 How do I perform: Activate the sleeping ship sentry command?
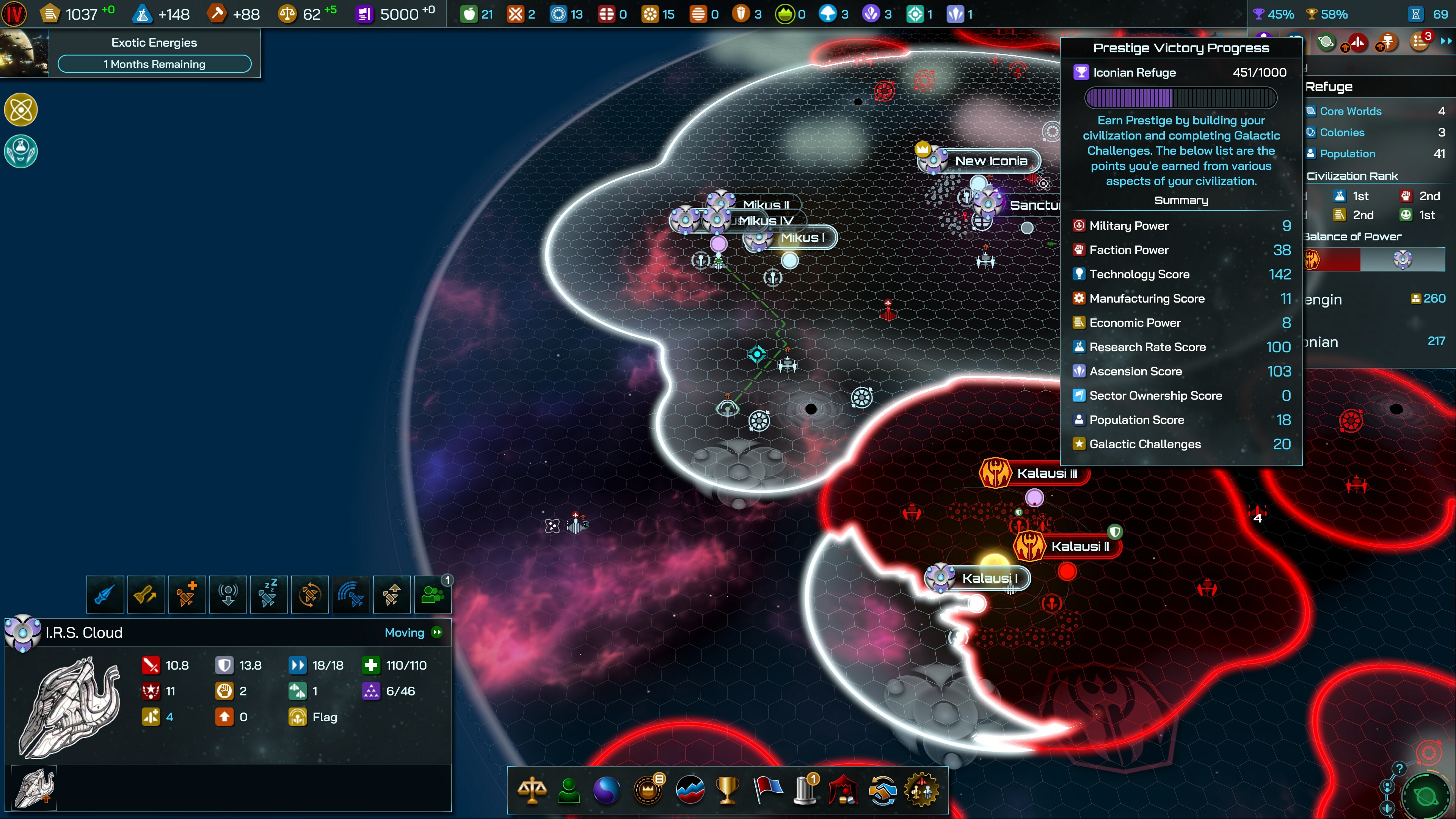[x=268, y=594]
